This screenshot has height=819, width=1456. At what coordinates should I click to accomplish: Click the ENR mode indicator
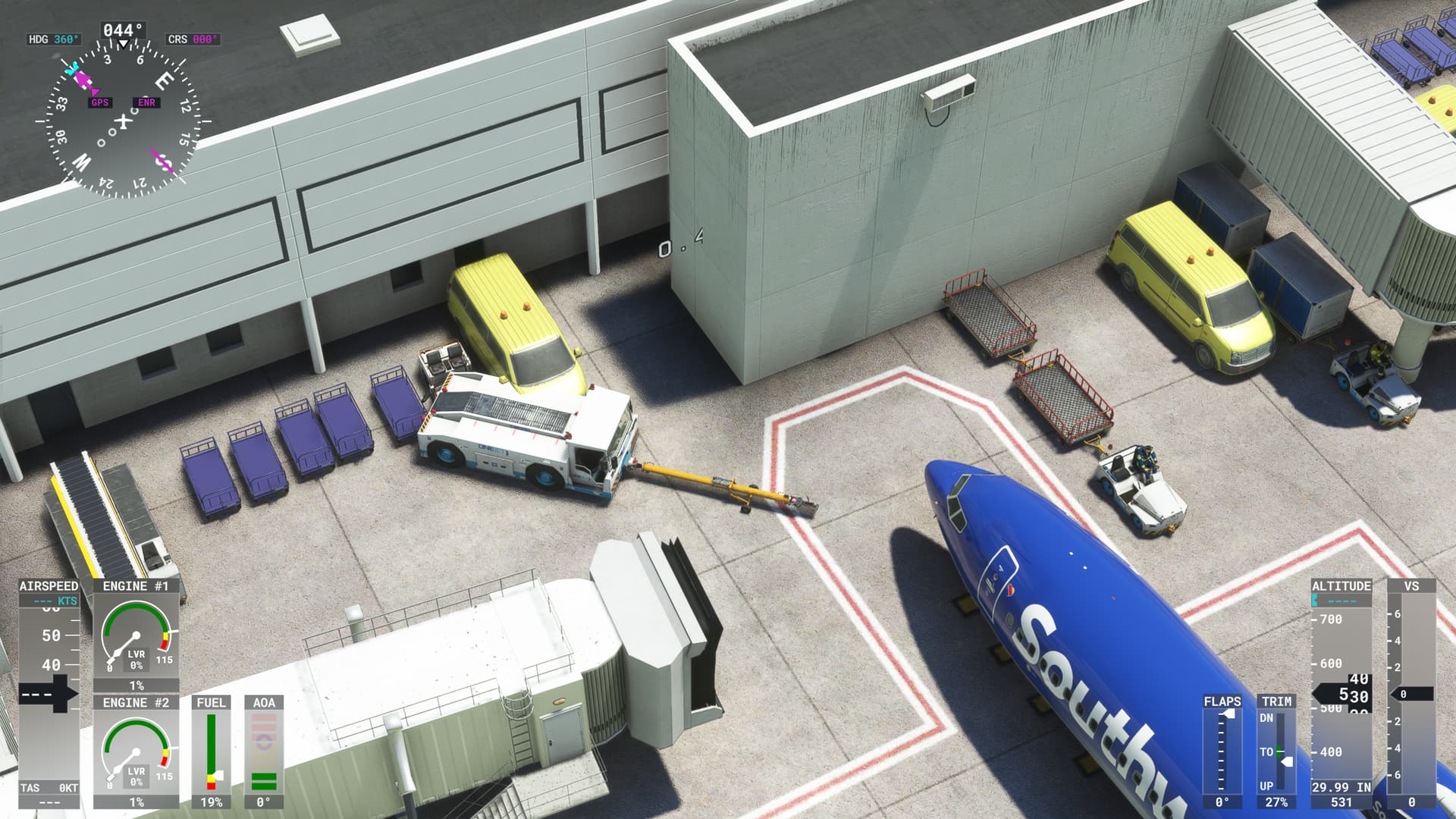146,101
